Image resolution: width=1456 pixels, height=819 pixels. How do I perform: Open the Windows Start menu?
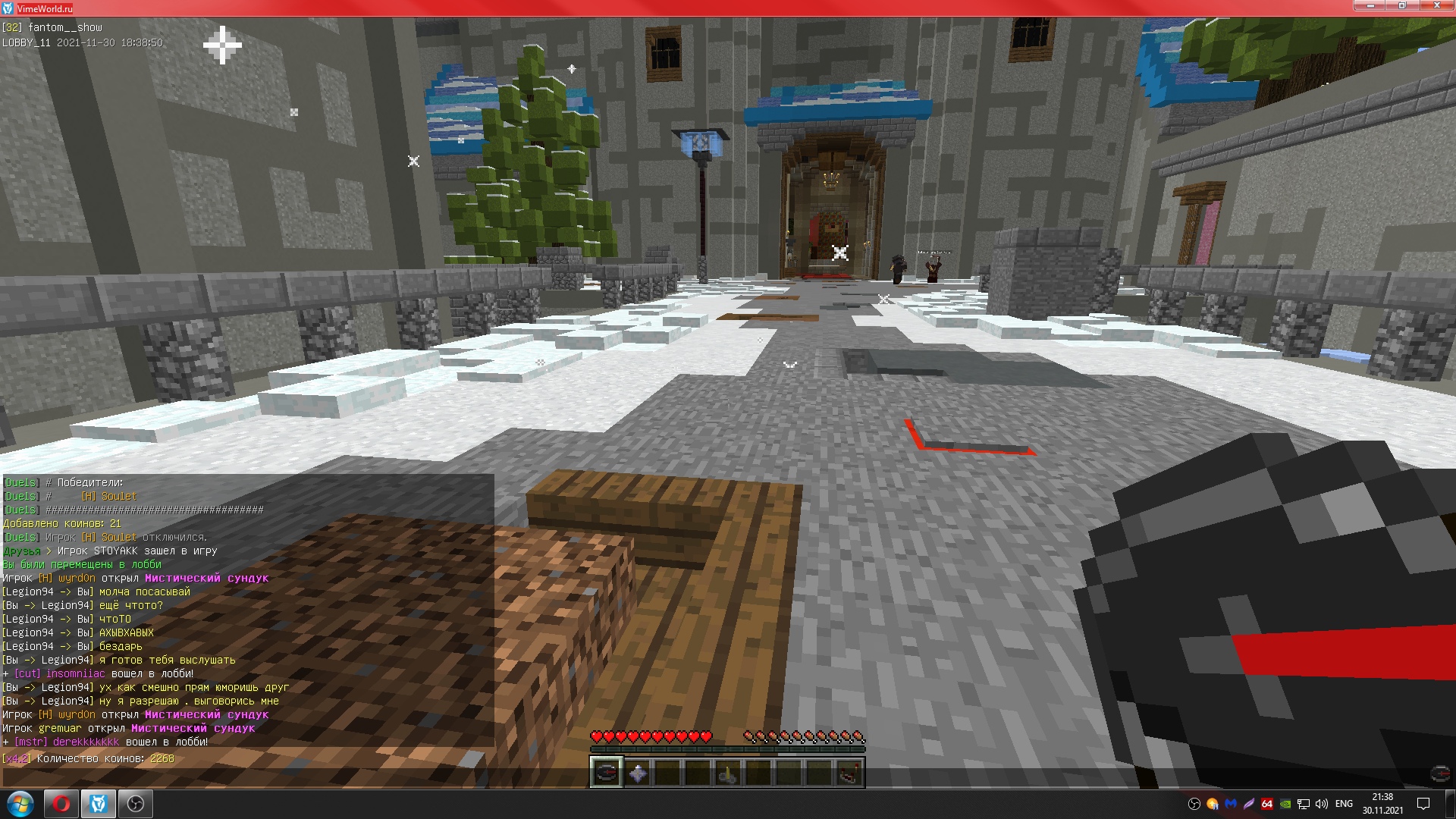point(20,804)
